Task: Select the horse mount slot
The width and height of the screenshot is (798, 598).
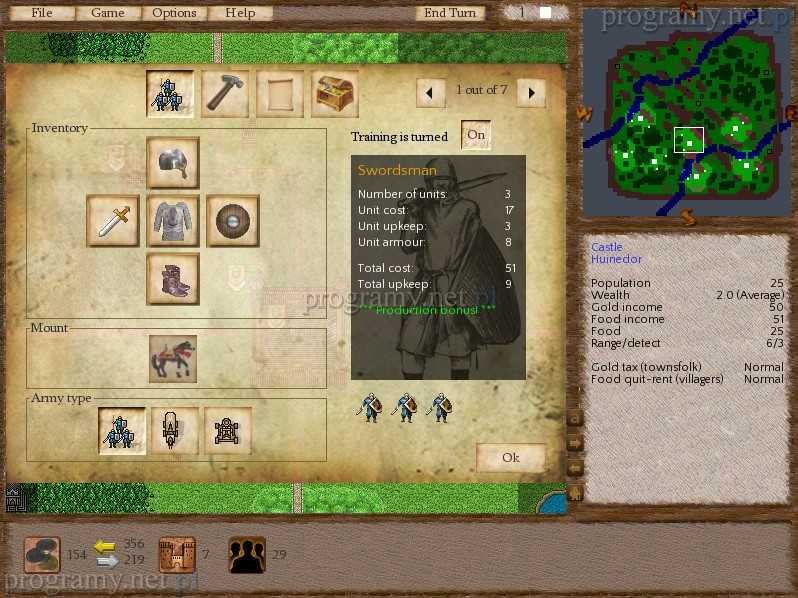Action: (x=173, y=358)
